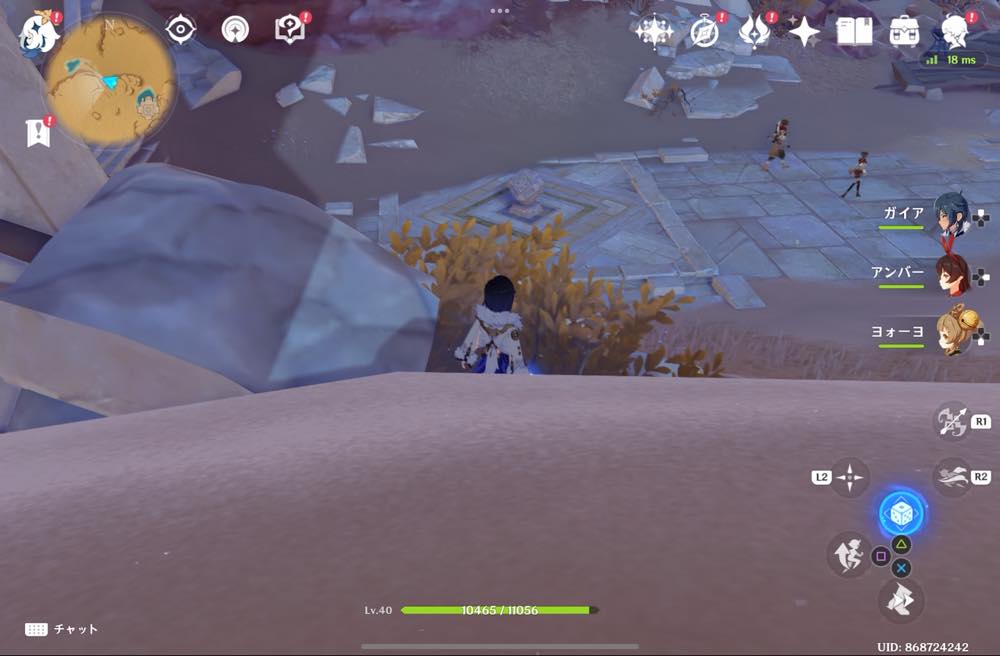The height and width of the screenshot is (656, 1000).
Task: Open the quest navigation bookmark icon
Action: [38, 132]
